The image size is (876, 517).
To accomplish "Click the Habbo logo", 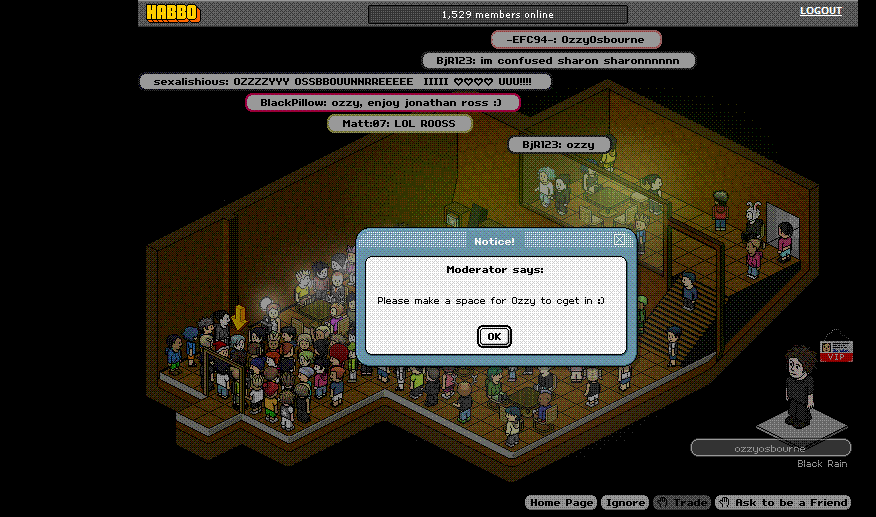I will [x=173, y=13].
